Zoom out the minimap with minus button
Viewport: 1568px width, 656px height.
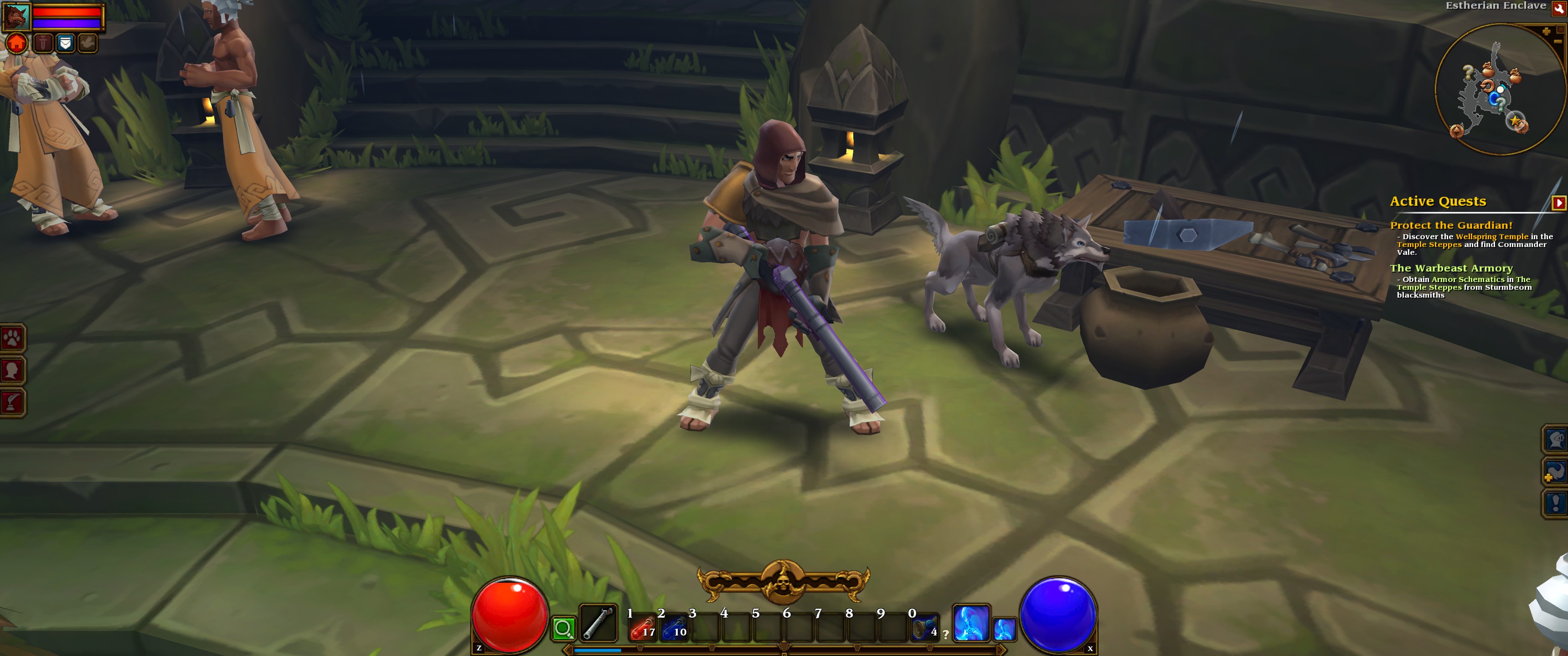1557,41
